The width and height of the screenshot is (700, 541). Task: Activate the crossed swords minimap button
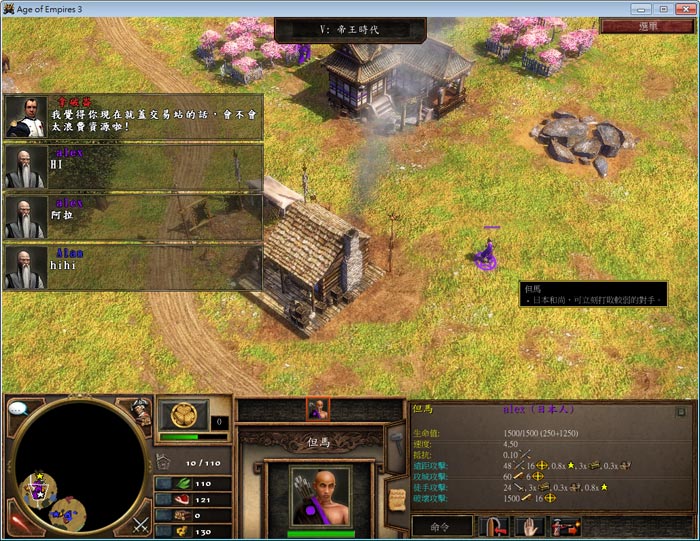click(x=141, y=522)
